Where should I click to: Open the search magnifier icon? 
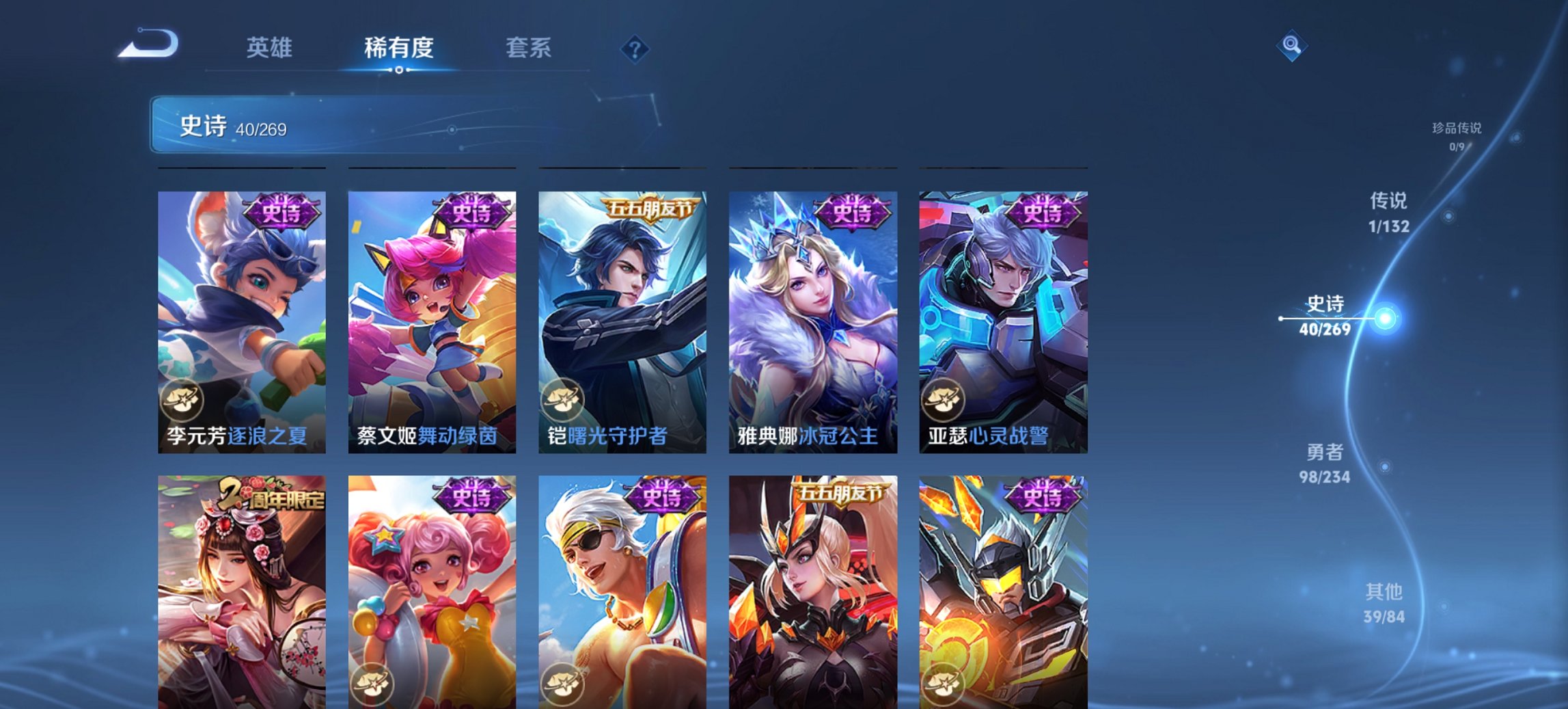(x=1290, y=45)
